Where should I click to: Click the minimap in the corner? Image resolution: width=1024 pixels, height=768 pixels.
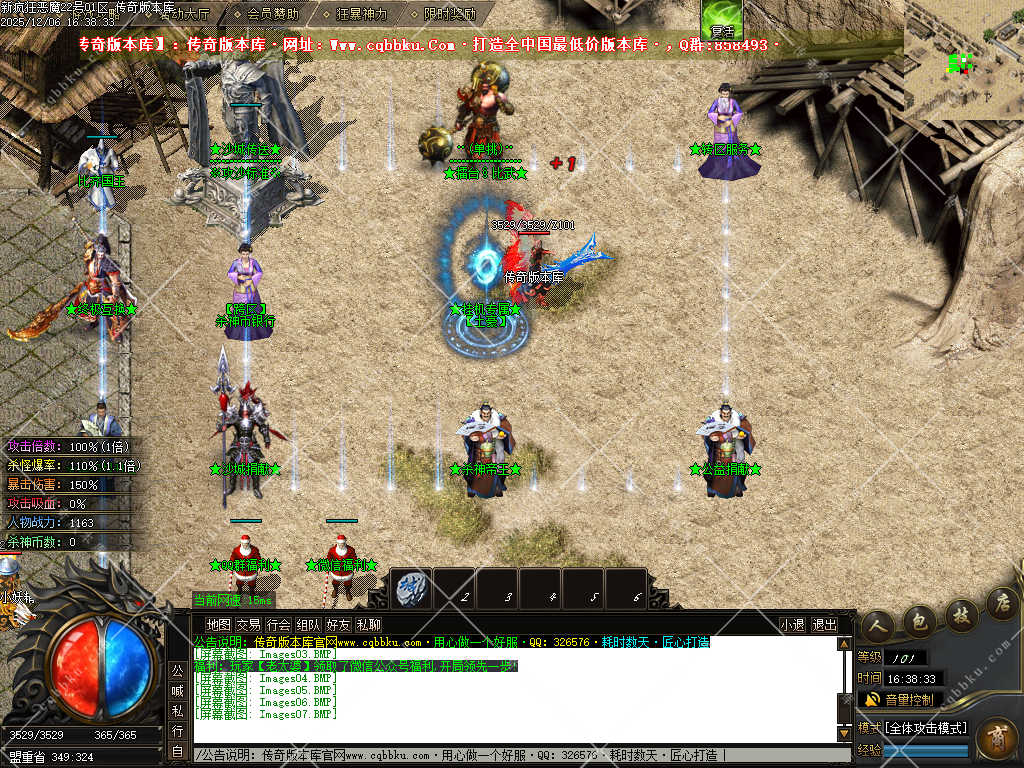963,60
